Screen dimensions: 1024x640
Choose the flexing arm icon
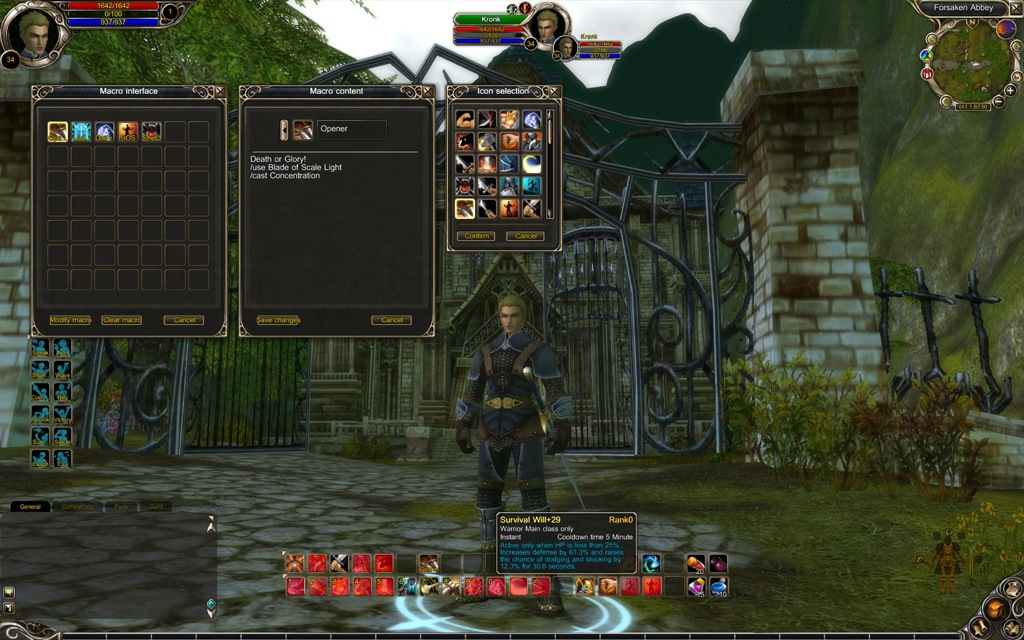point(465,120)
